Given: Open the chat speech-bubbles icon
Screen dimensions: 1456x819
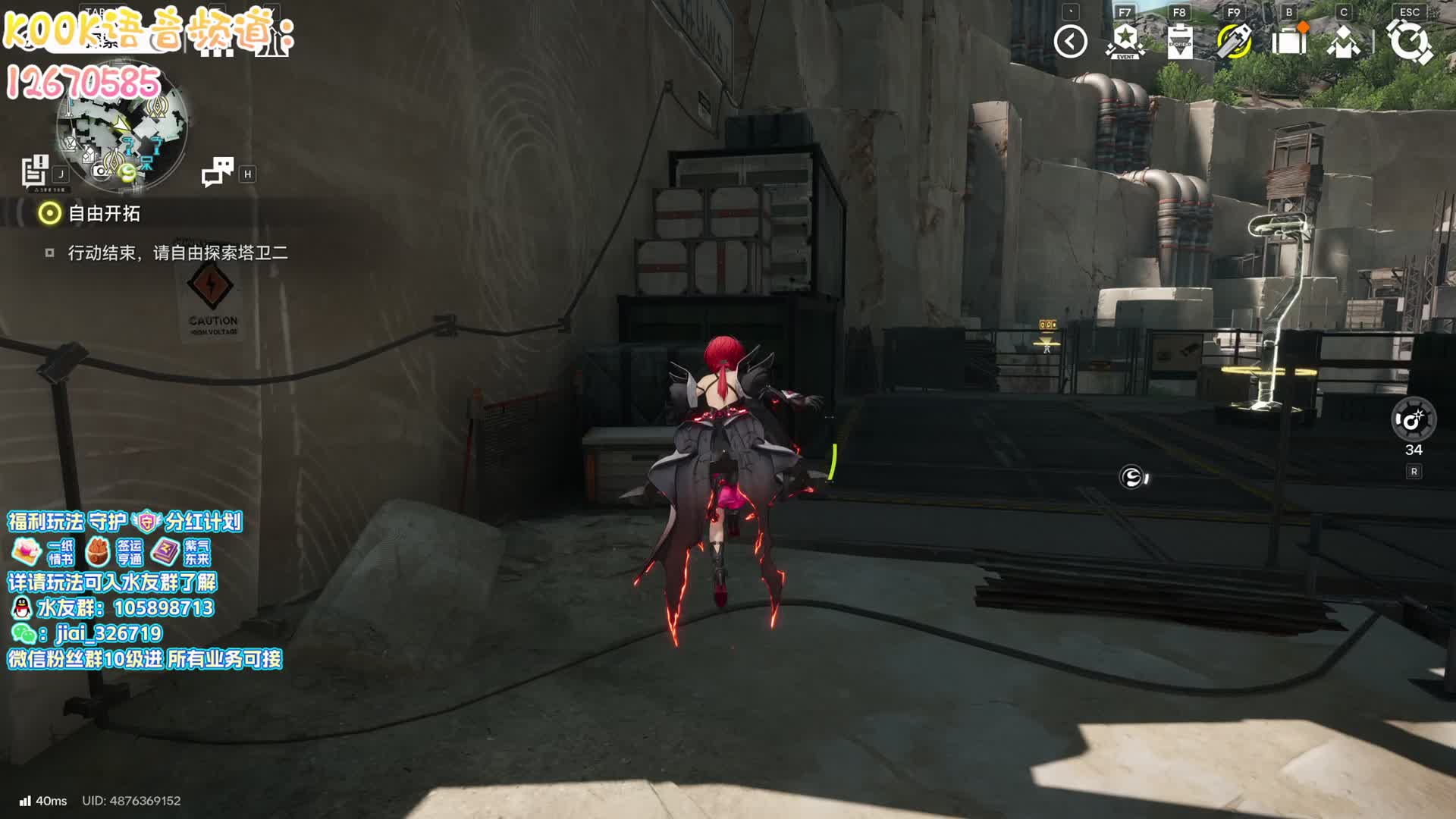Looking at the screenshot, I should pyautogui.click(x=218, y=171).
